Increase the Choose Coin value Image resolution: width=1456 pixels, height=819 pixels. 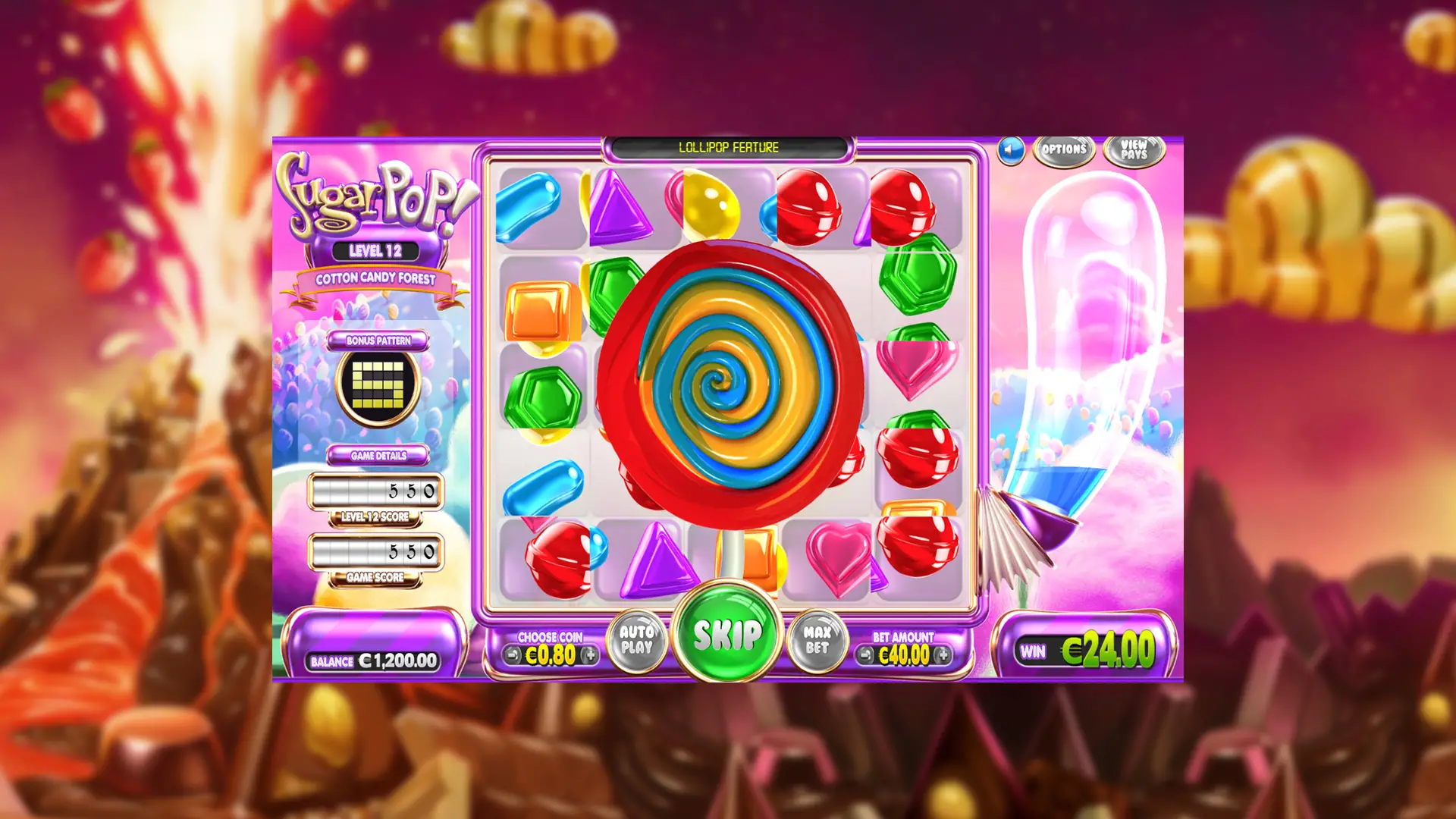[x=589, y=654]
